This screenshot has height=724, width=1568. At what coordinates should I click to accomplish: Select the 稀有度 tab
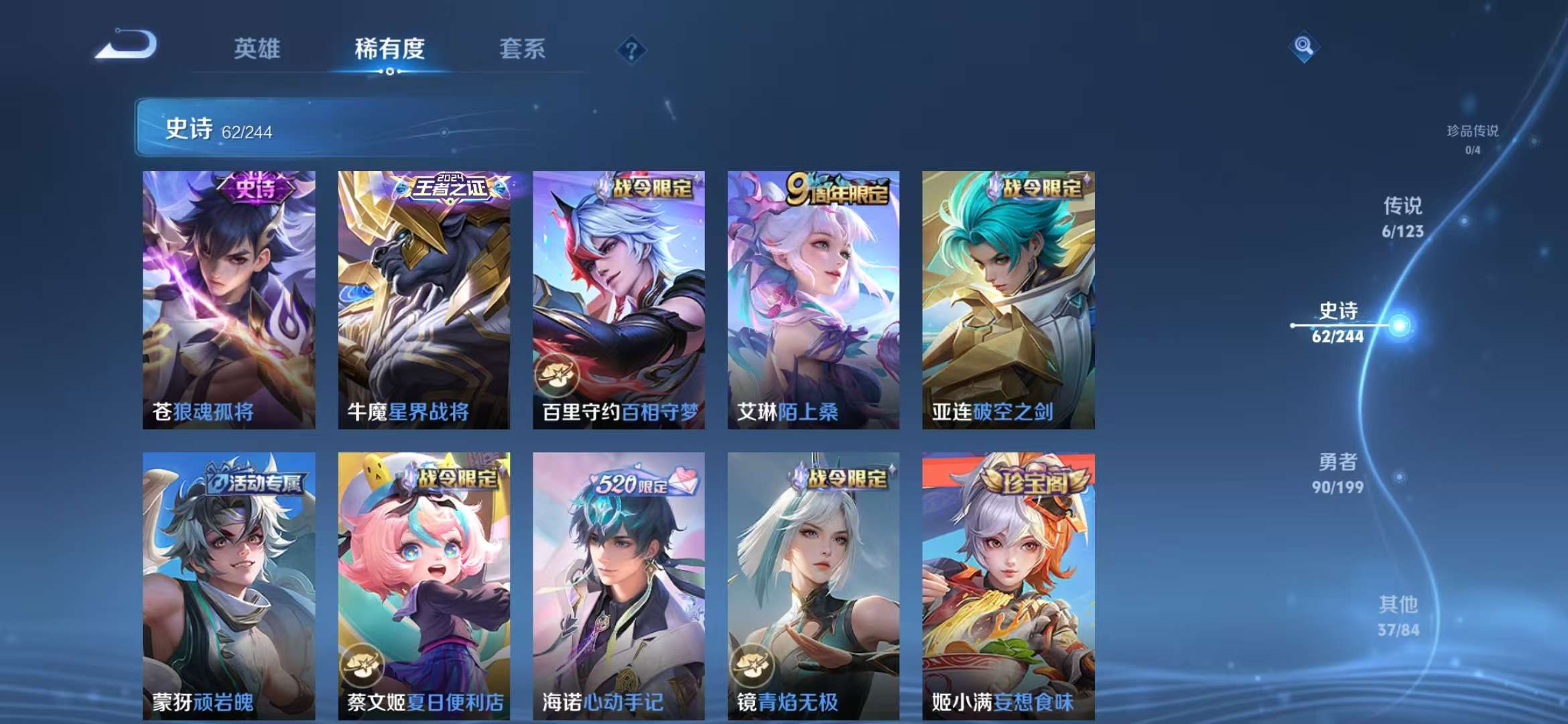coord(391,49)
